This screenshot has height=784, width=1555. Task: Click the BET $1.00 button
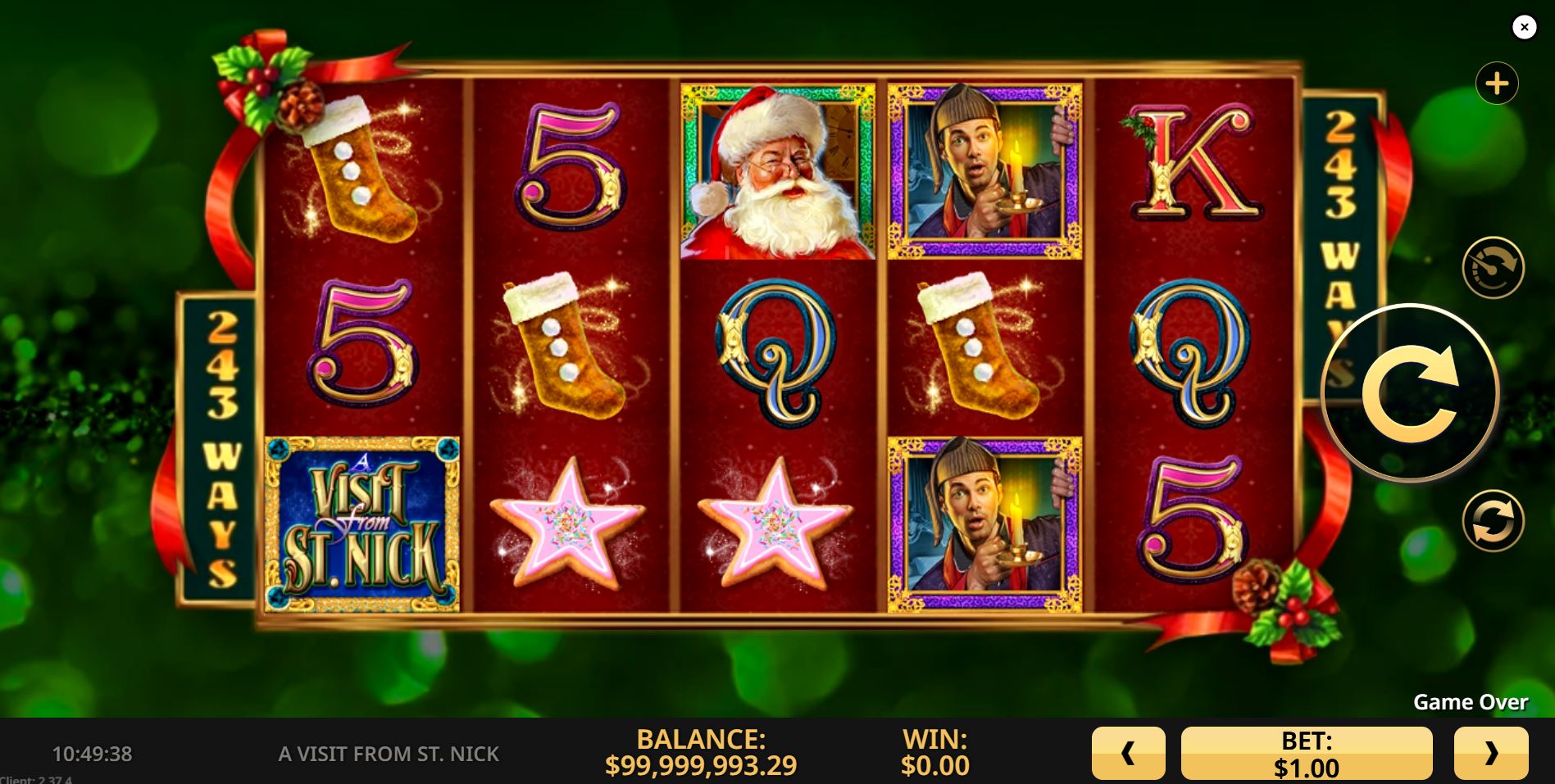[x=1306, y=753]
